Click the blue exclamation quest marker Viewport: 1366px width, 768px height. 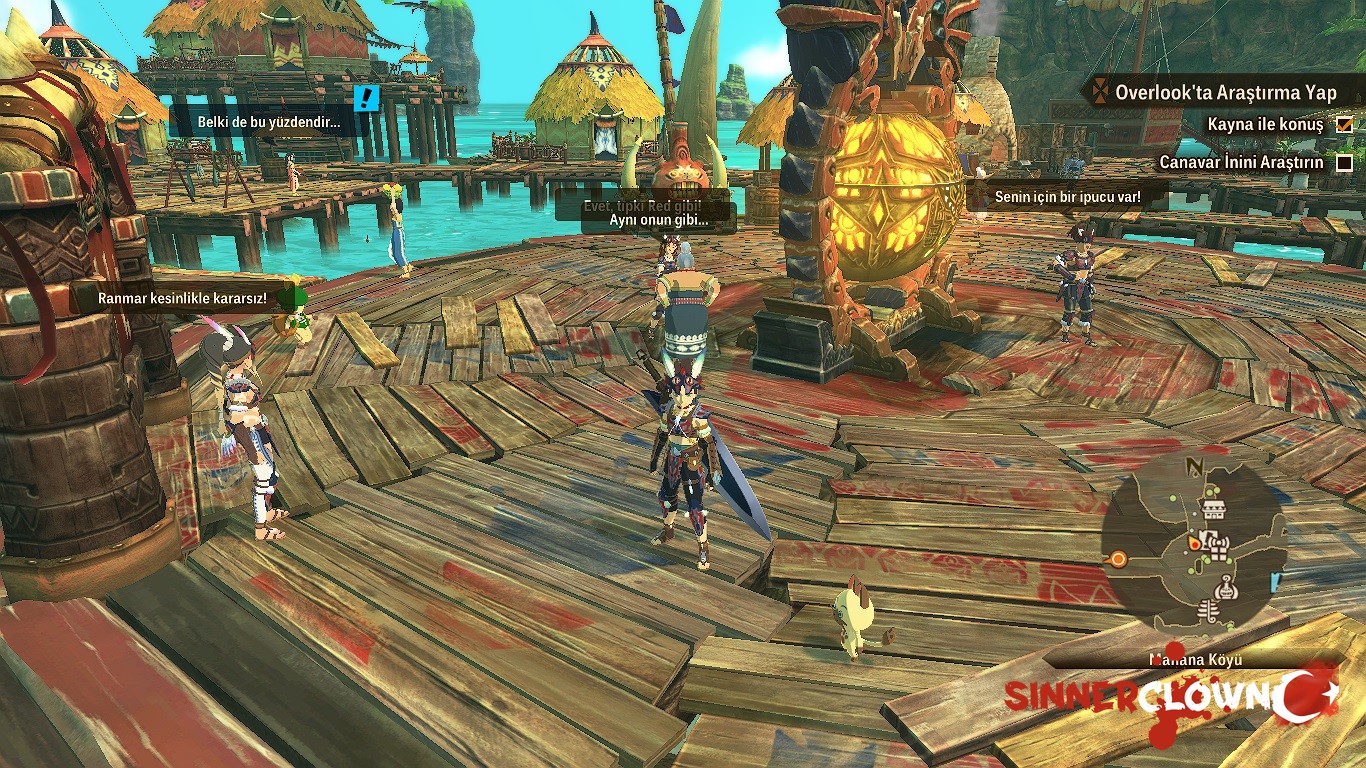(368, 98)
